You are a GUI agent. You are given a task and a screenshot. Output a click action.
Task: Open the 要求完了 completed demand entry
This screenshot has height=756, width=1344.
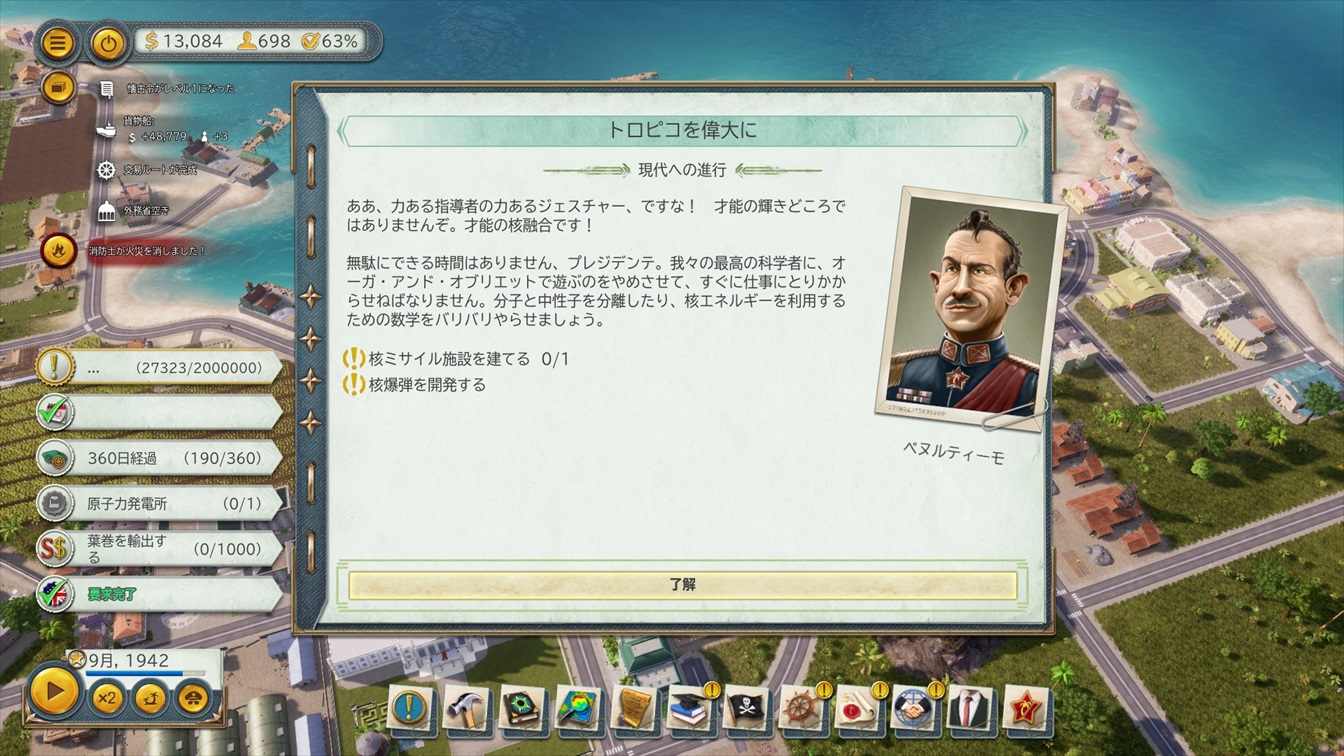tap(160, 594)
